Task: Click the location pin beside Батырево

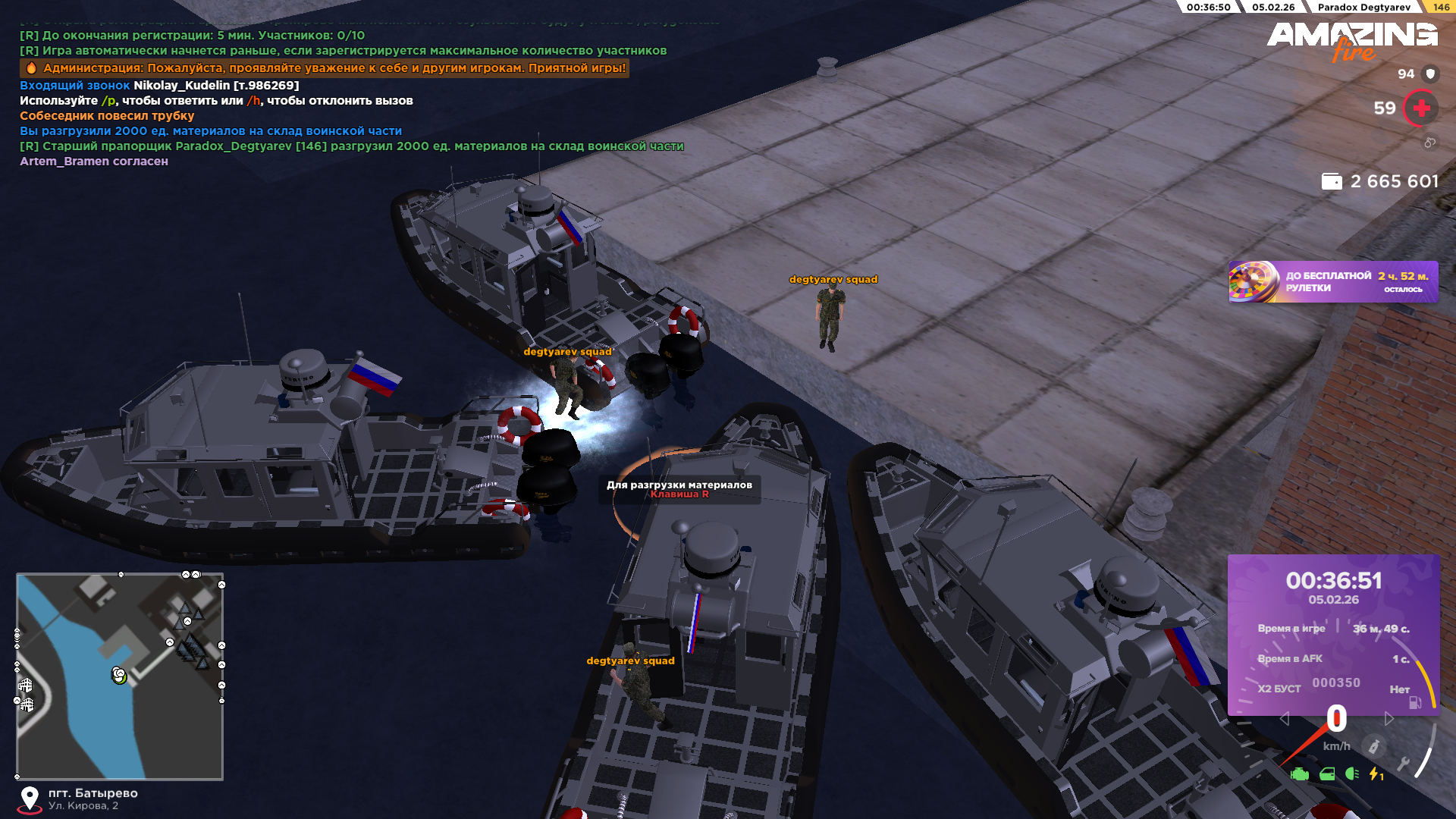Action: click(30, 799)
